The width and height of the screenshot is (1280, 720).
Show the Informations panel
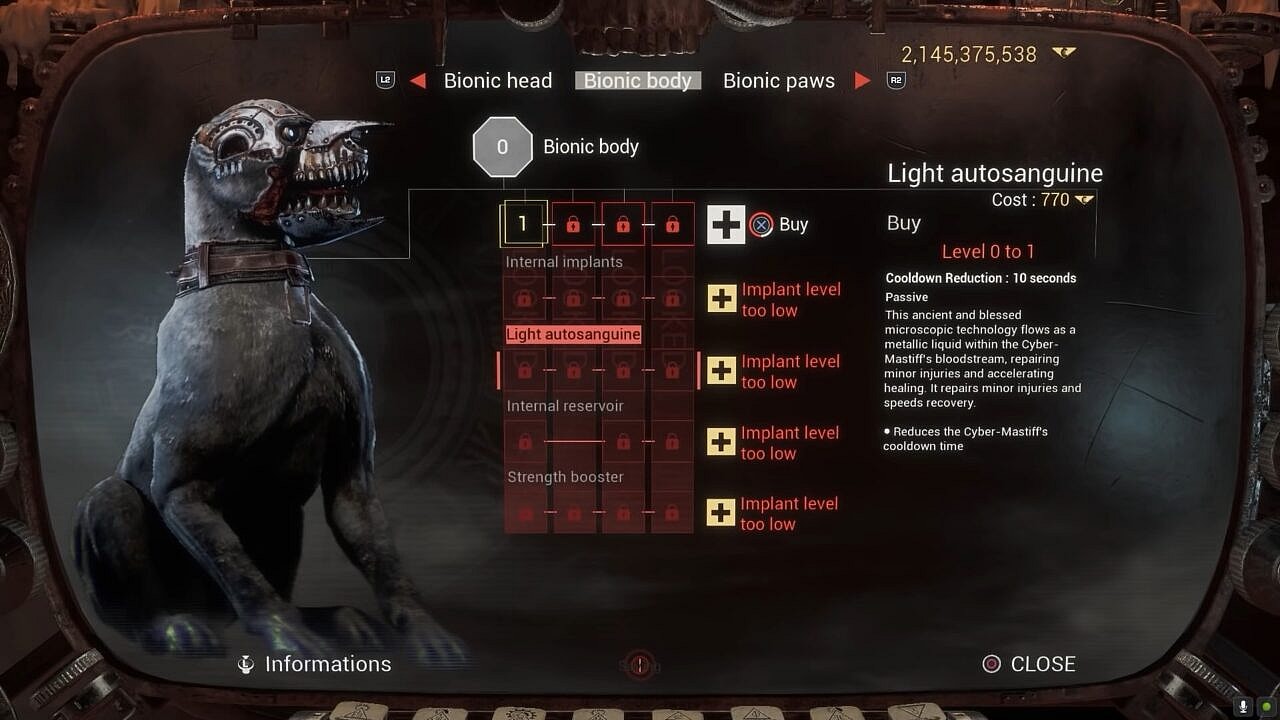(x=315, y=664)
